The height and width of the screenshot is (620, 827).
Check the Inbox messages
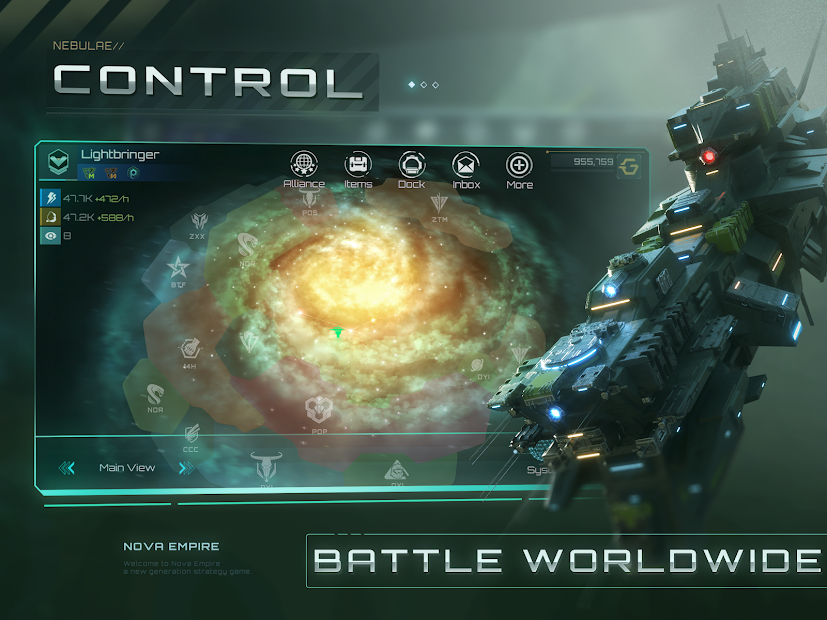pos(466,166)
